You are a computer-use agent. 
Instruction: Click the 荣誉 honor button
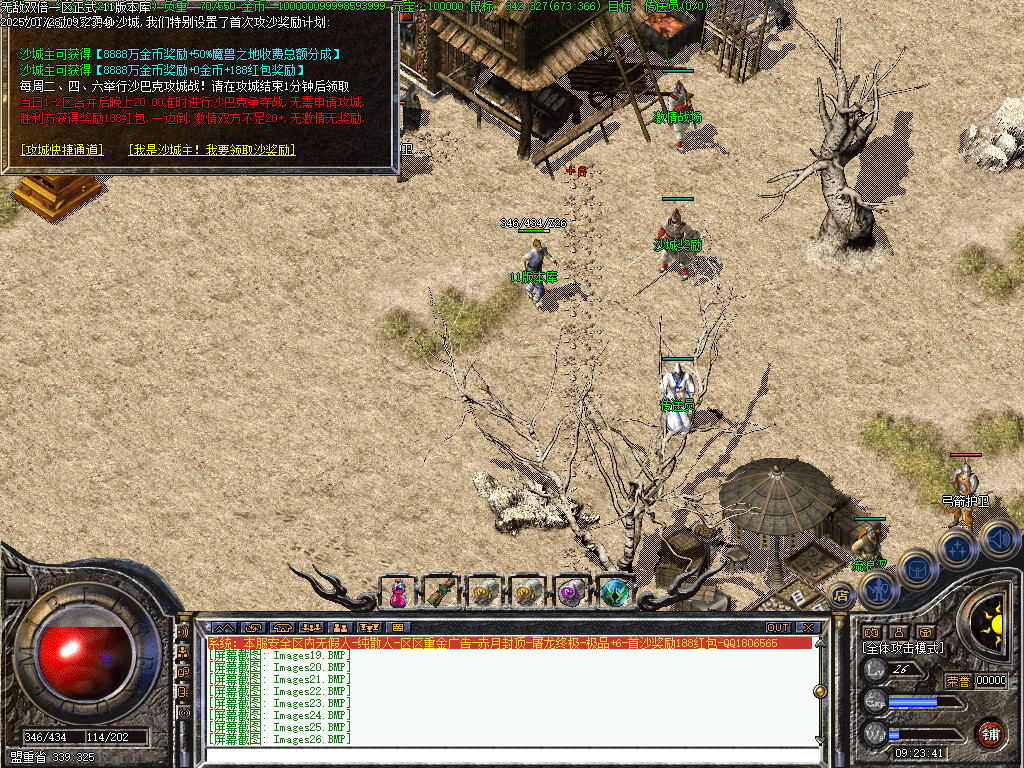[x=958, y=681]
